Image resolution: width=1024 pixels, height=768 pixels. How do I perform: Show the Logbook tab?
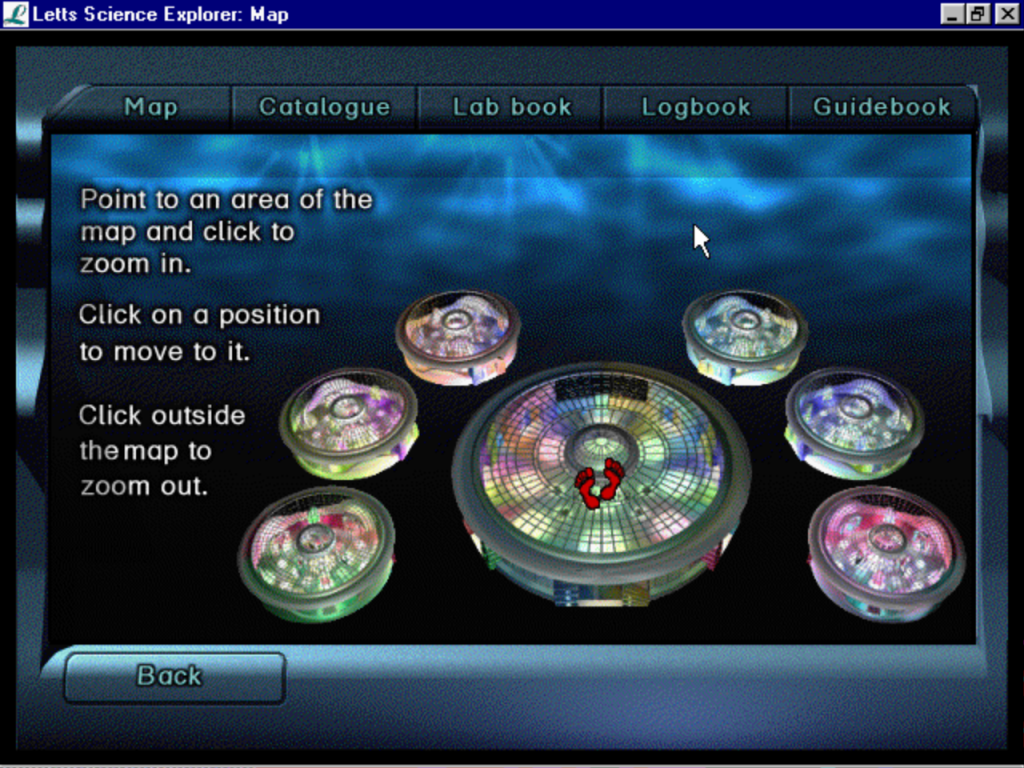pyautogui.click(x=696, y=107)
